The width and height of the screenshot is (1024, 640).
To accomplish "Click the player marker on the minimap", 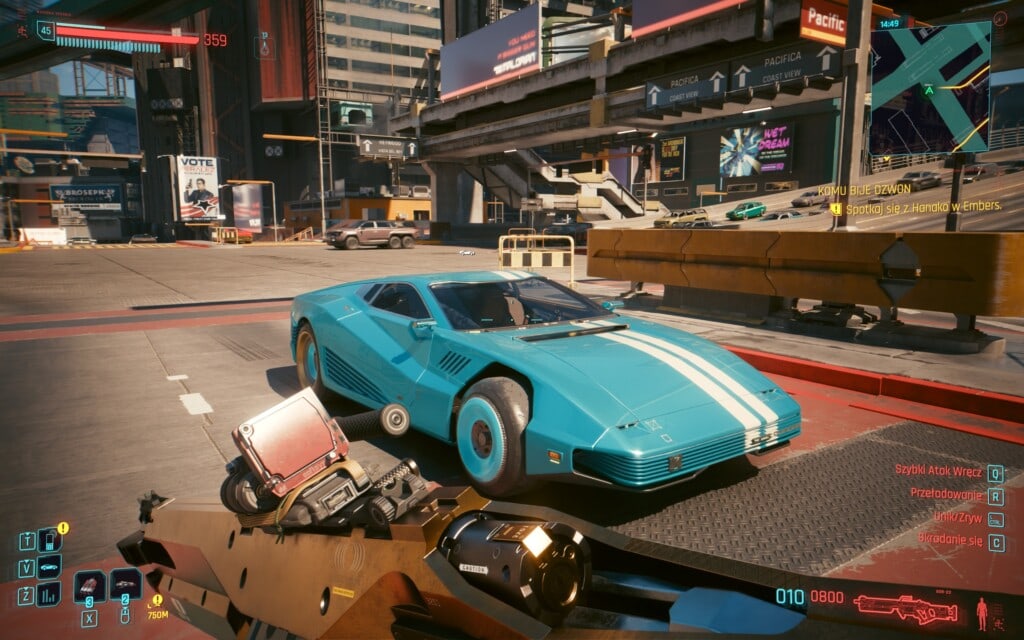I will pyautogui.click(x=929, y=90).
